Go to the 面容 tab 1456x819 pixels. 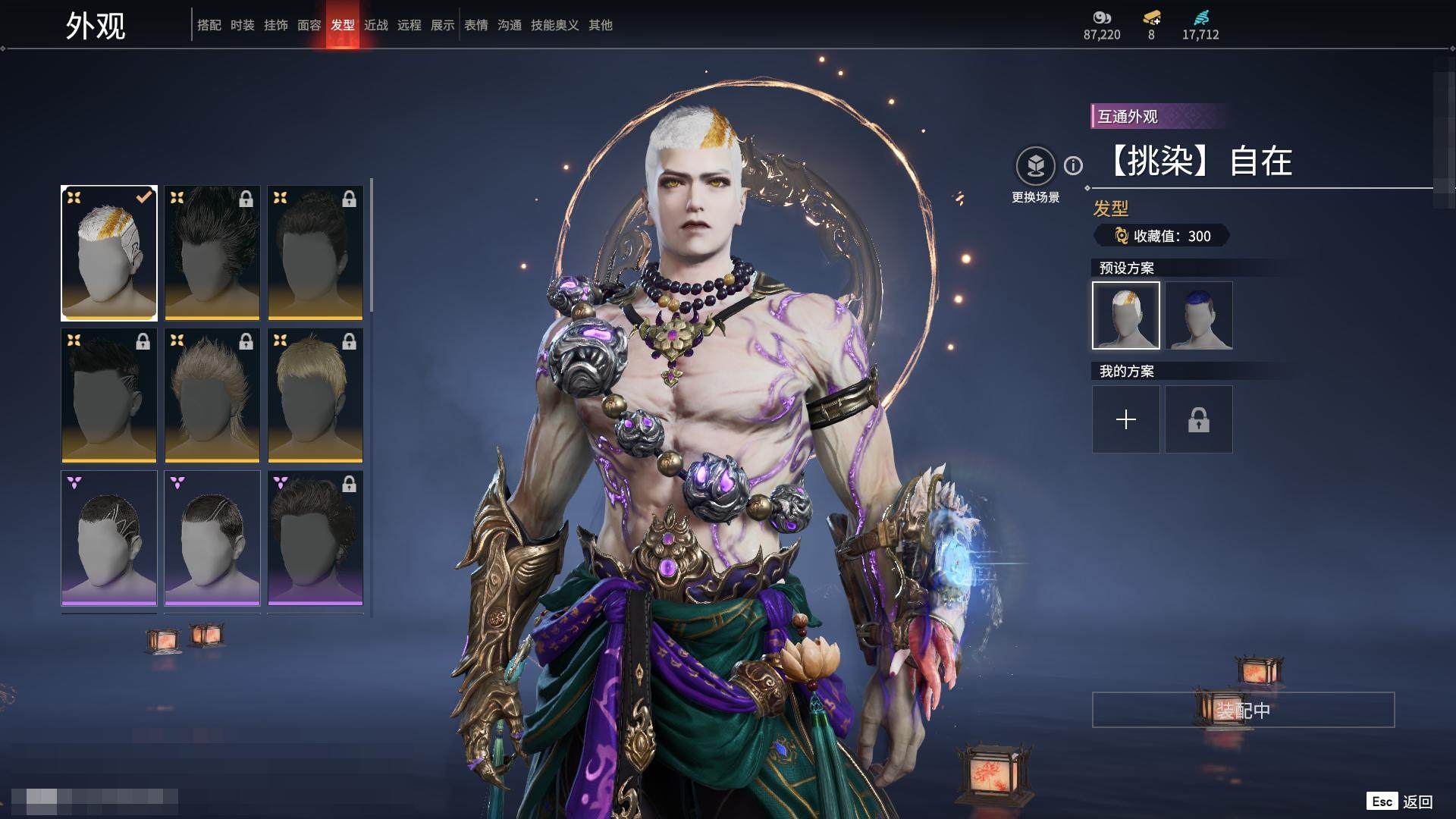[309, 25]
